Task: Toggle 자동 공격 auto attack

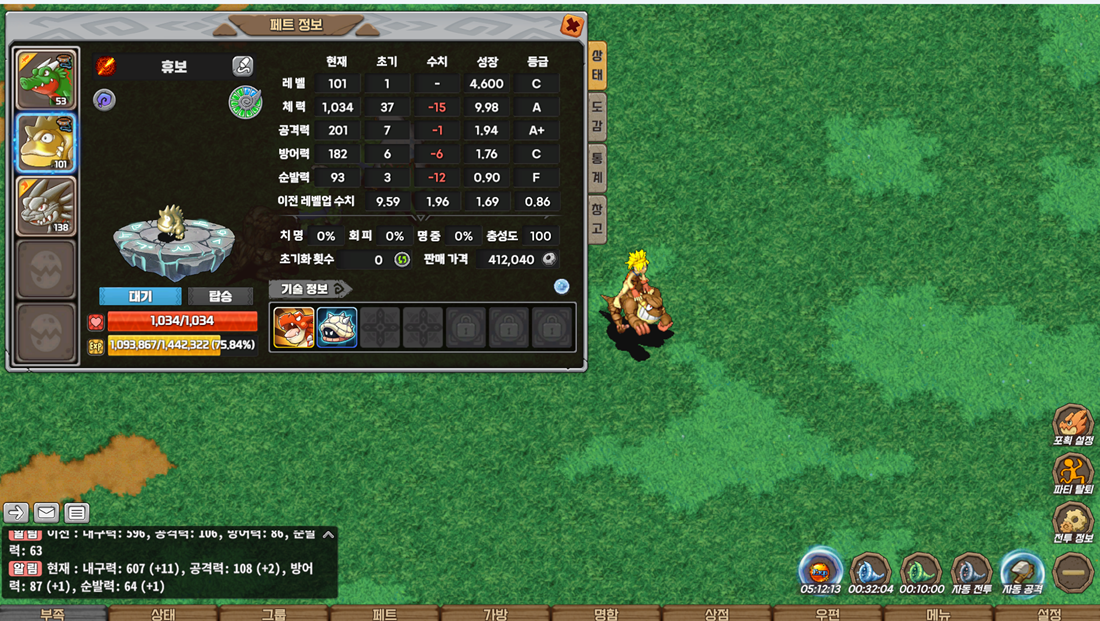Action: click(x=1022, y=573)
